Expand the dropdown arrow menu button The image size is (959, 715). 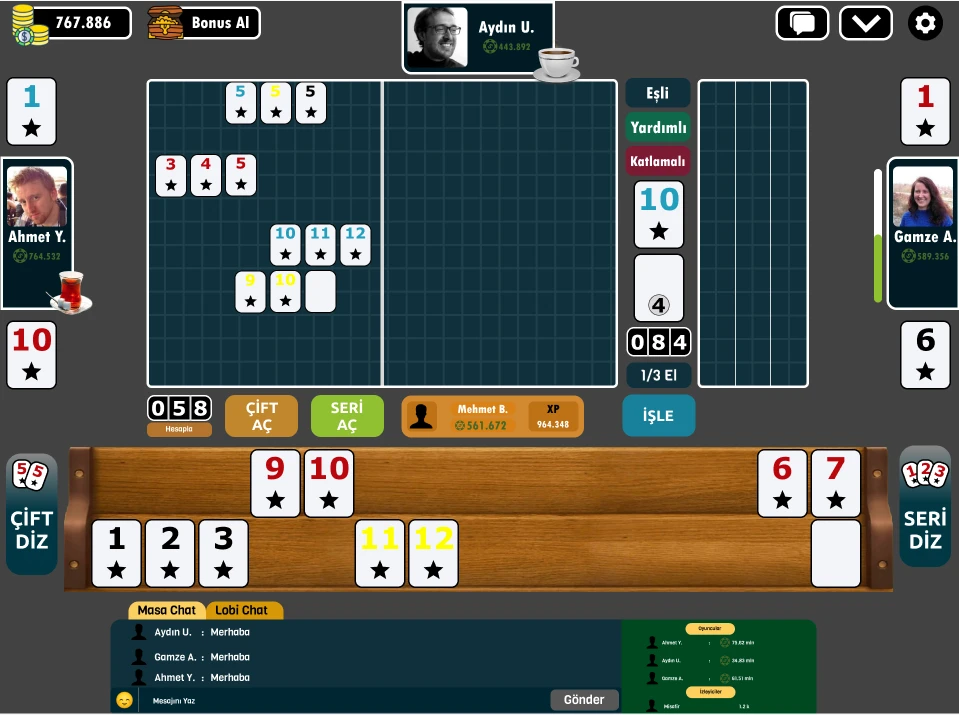865,23
